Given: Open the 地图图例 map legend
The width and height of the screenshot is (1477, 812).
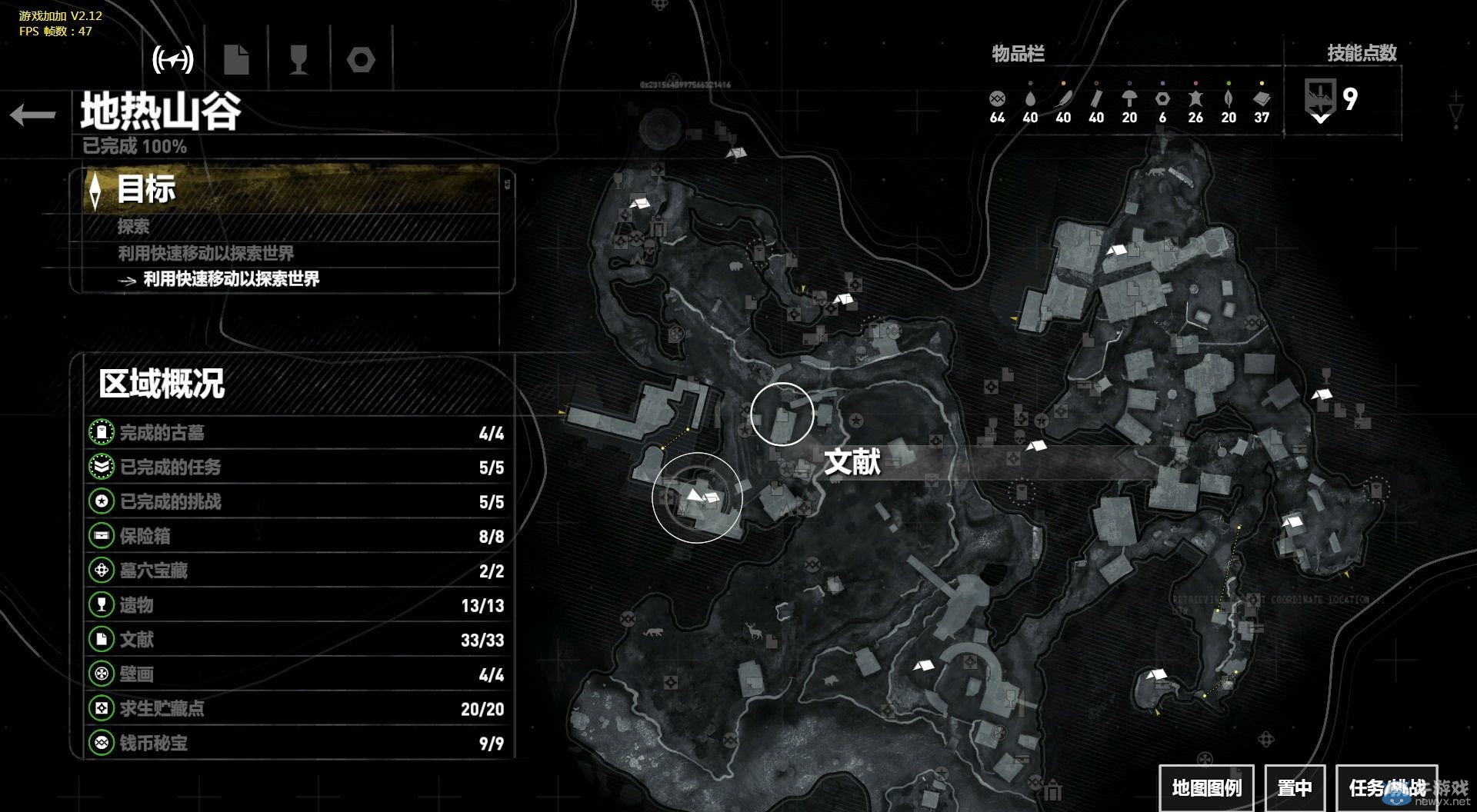Looking at the screenshot, I should [1206, 788].
